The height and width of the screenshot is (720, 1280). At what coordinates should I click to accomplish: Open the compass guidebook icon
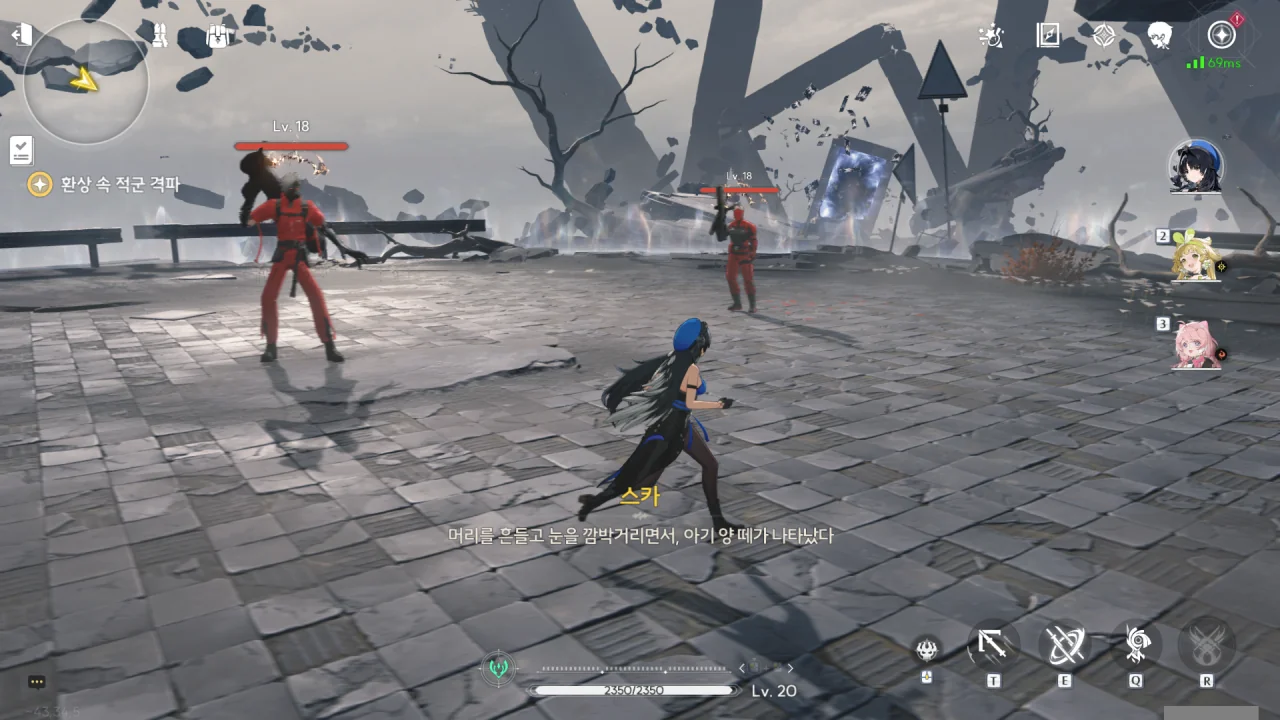coord(1047,36)
